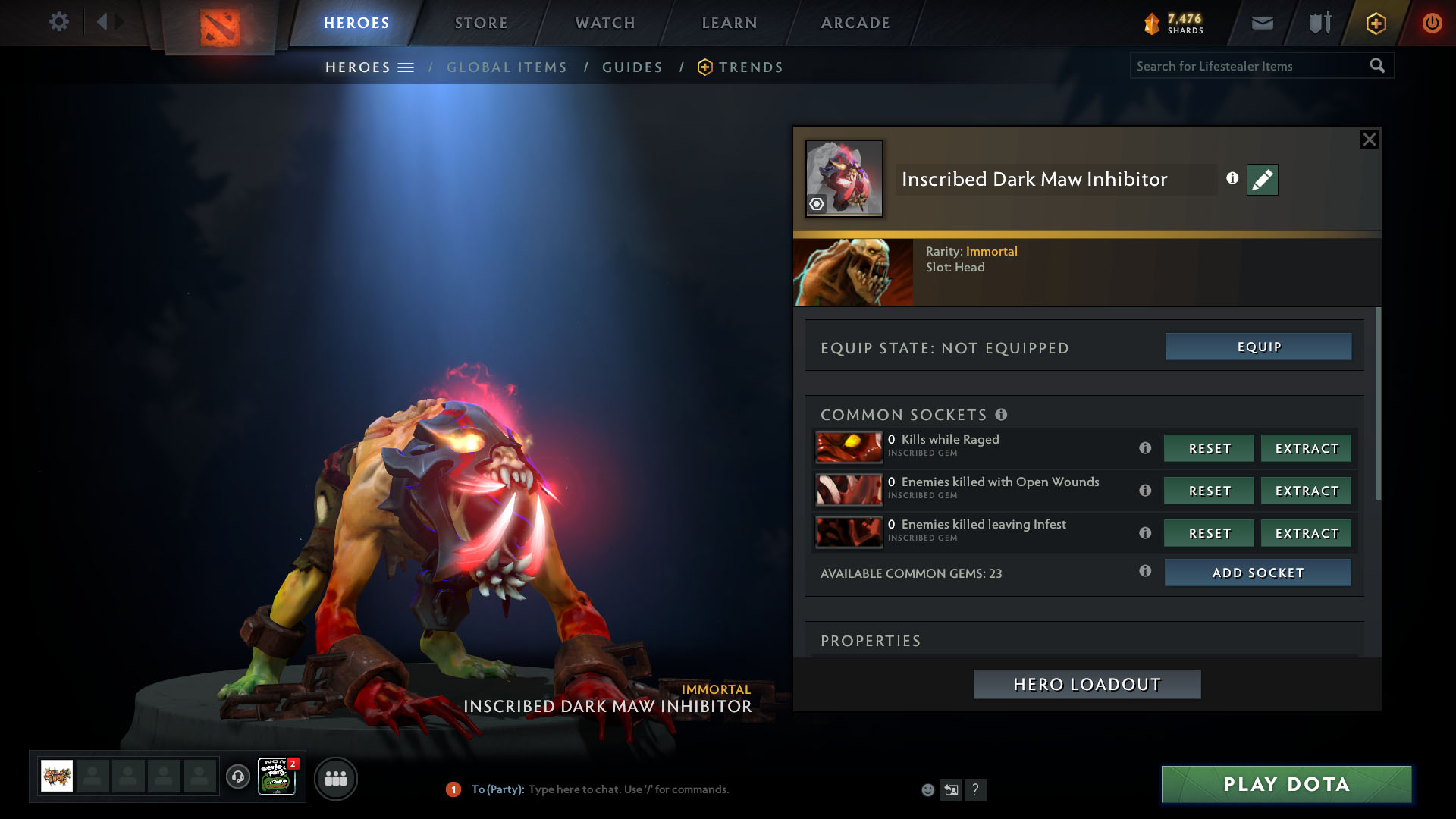This screenshot has height=819, width=1456.
Task: Extract the Enemies killed with Open Wounds gem
Action: [1306, 491]
